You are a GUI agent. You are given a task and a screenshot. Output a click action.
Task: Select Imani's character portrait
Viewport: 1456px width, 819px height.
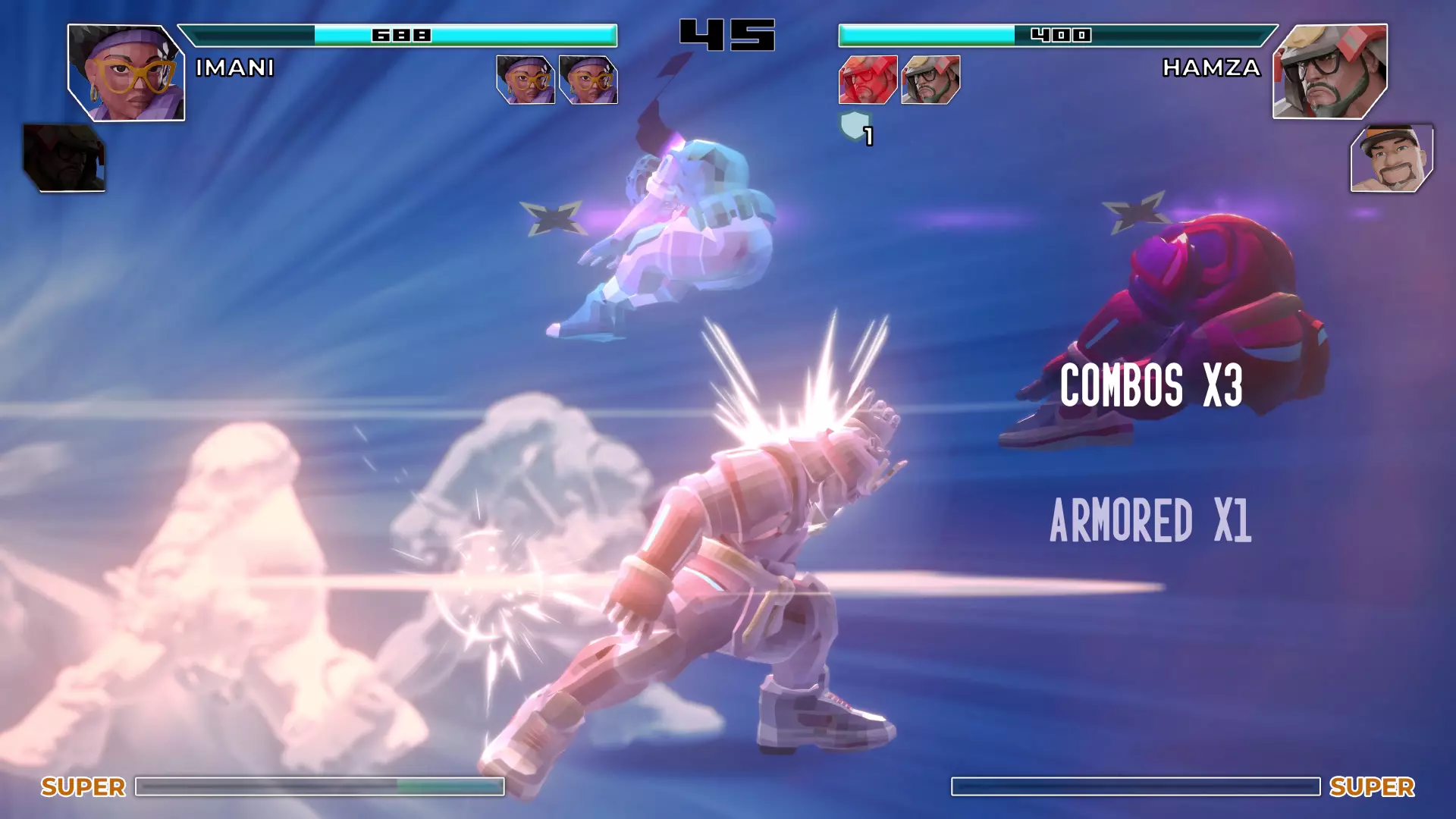[x=124, y=72]
